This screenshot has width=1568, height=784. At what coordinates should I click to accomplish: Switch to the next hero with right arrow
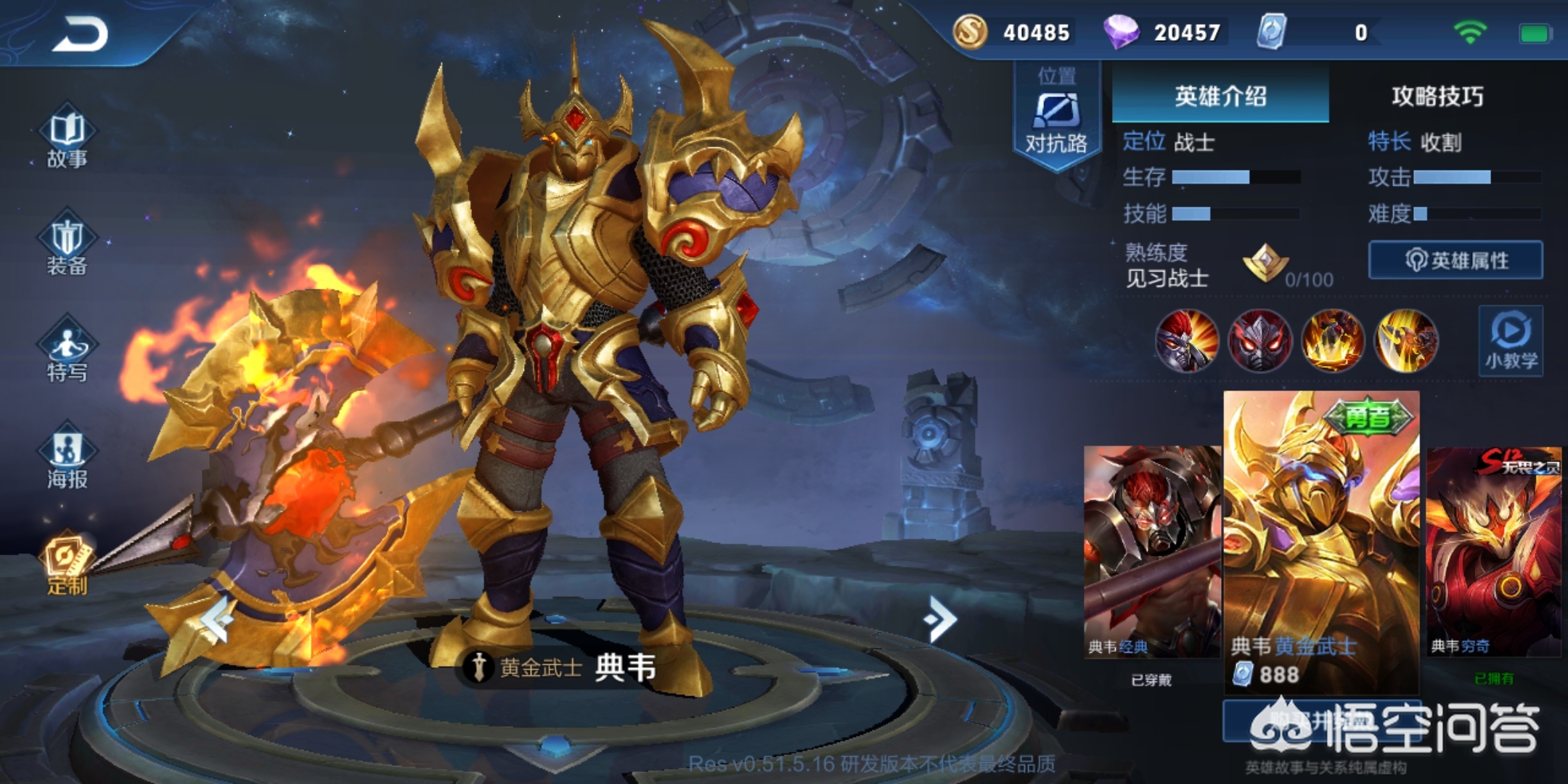click(x=942, y=618)
